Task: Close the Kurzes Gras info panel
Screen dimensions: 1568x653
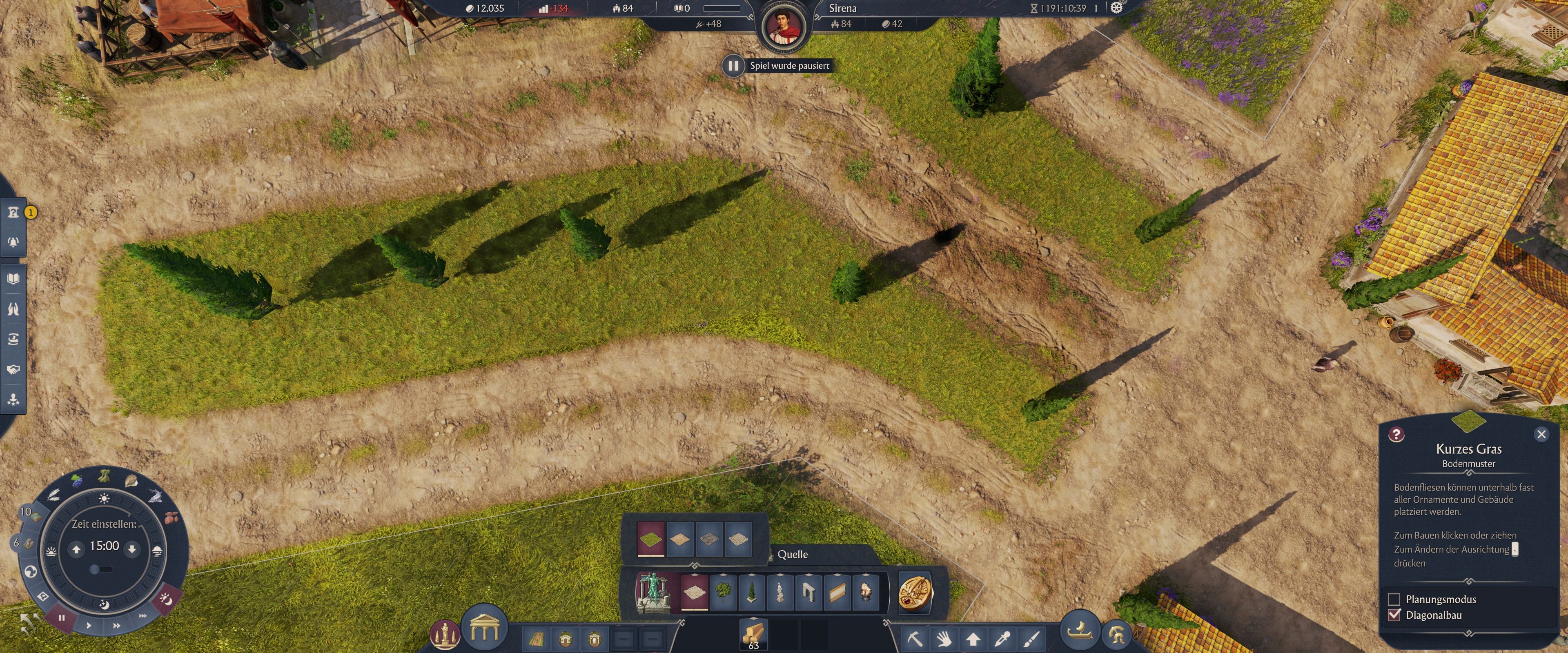Action: [1541, 434]
